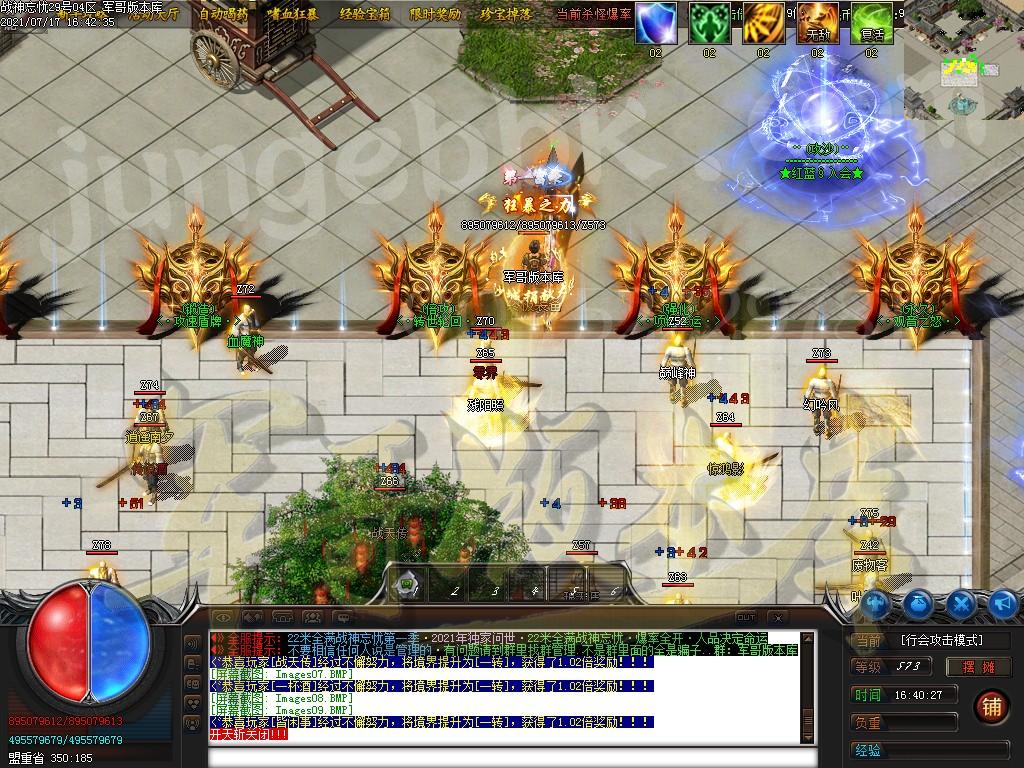Viewport: 1024px width, 768px height.
Task: Change the 行会攻击模式 attack mode
Action: [x=941, y=640]
